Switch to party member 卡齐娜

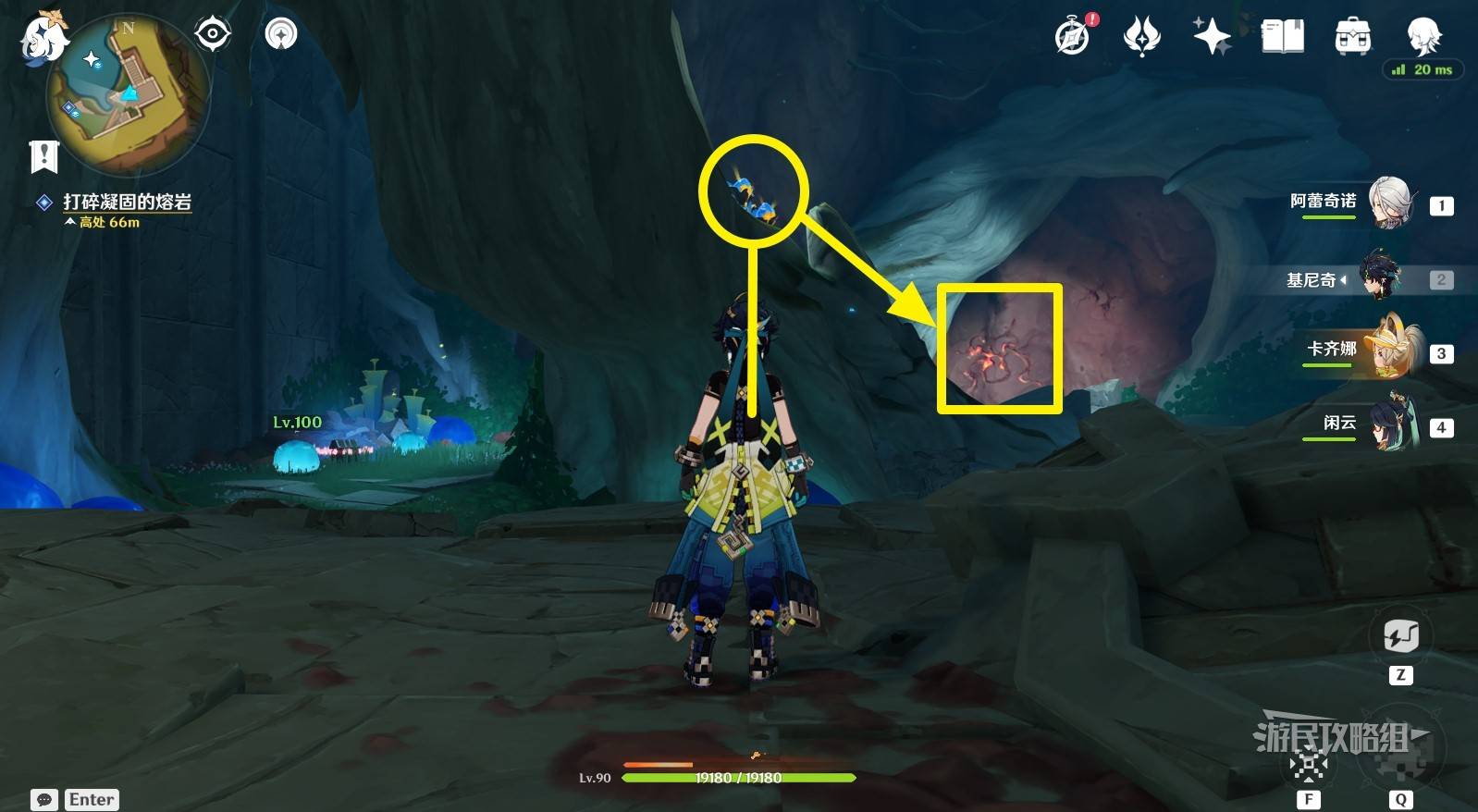click(x=1388, y=351)
